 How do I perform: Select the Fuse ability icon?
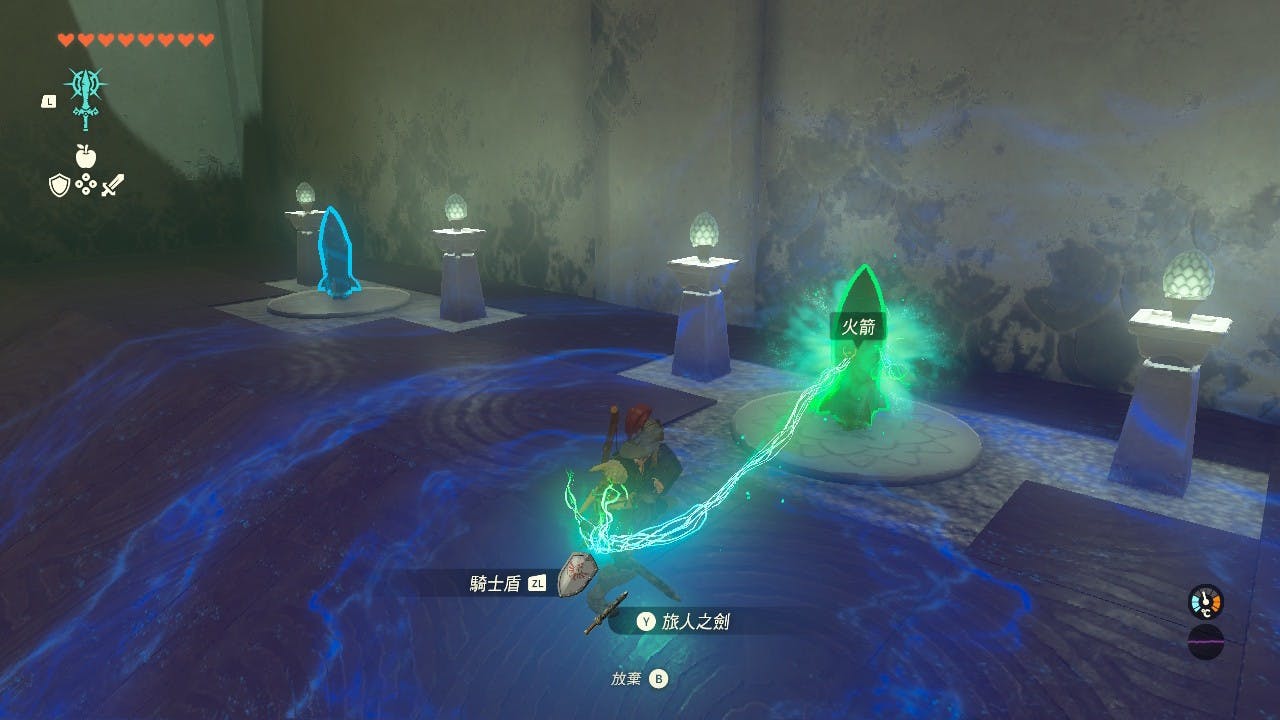[86, 97]
